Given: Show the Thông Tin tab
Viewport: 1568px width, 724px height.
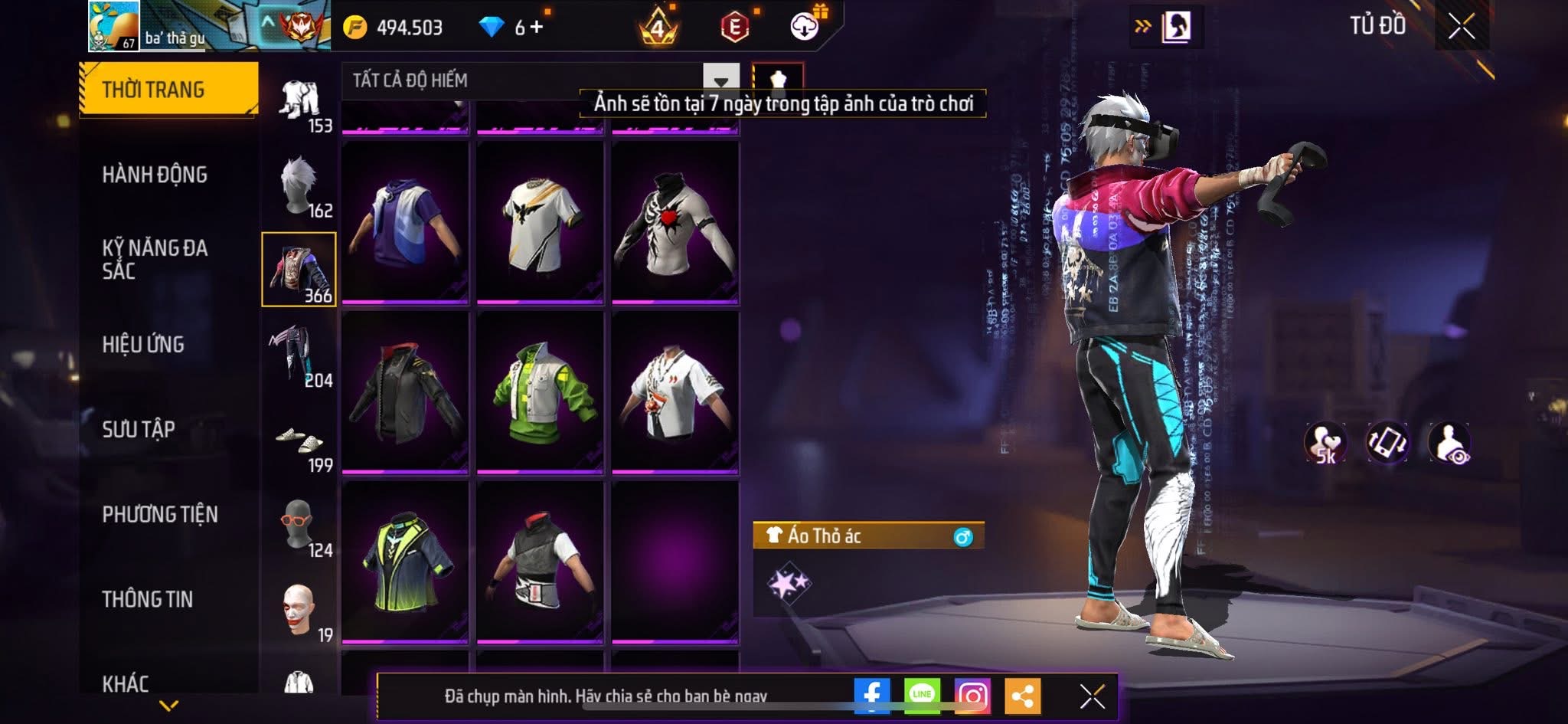Looking at the screenshot, I should (x=148, y=599).
